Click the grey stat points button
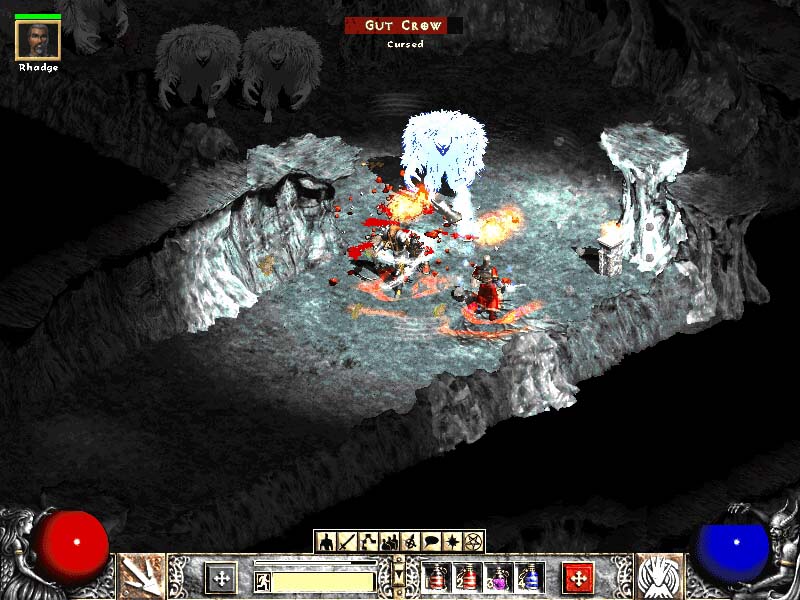 pos(221,577)
